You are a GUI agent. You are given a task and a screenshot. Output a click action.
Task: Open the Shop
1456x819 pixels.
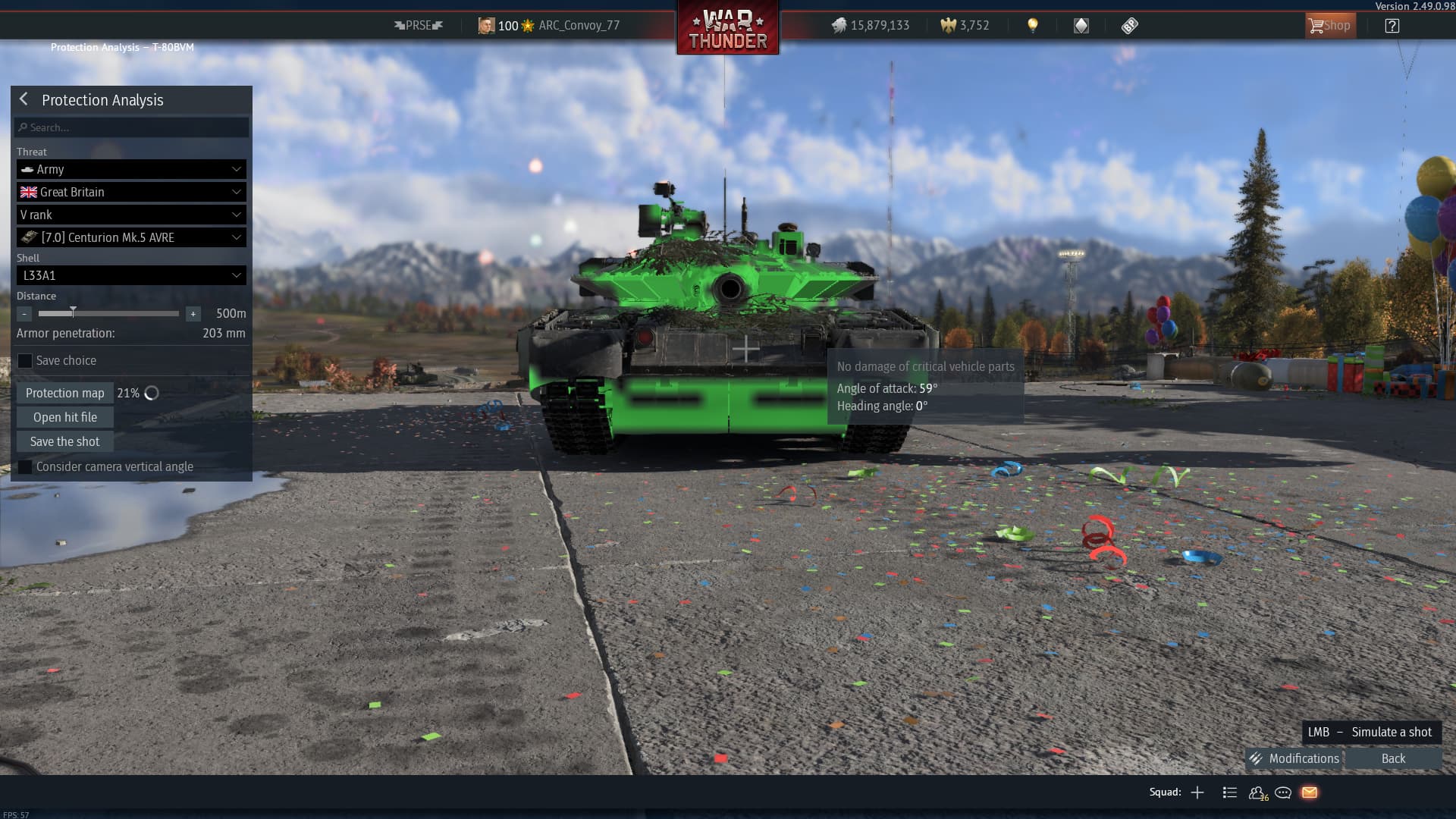click(x=1329, y=26)
